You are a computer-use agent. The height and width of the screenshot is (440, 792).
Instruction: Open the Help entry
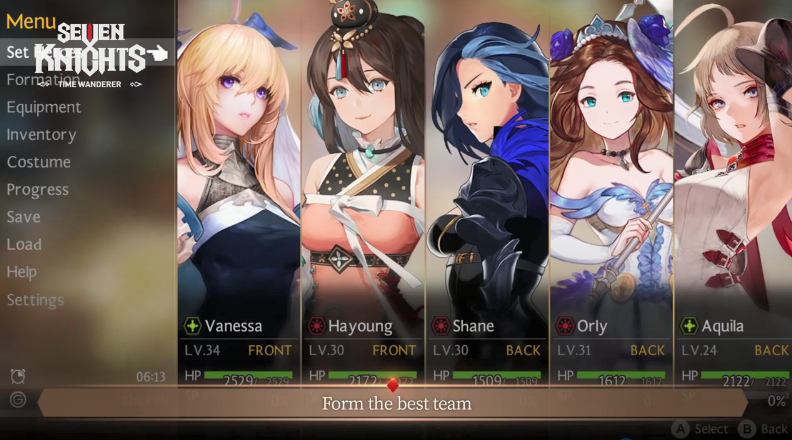(22, 272)
